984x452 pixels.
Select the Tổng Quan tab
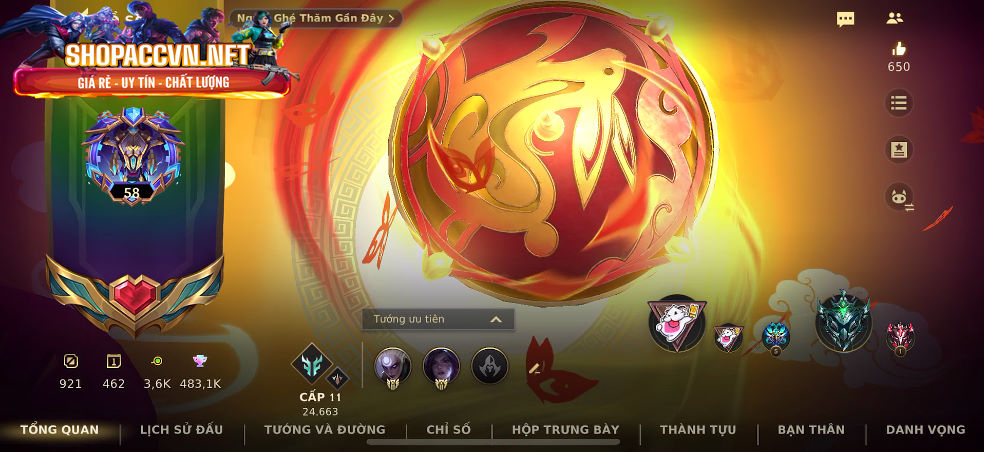[60, 430]
